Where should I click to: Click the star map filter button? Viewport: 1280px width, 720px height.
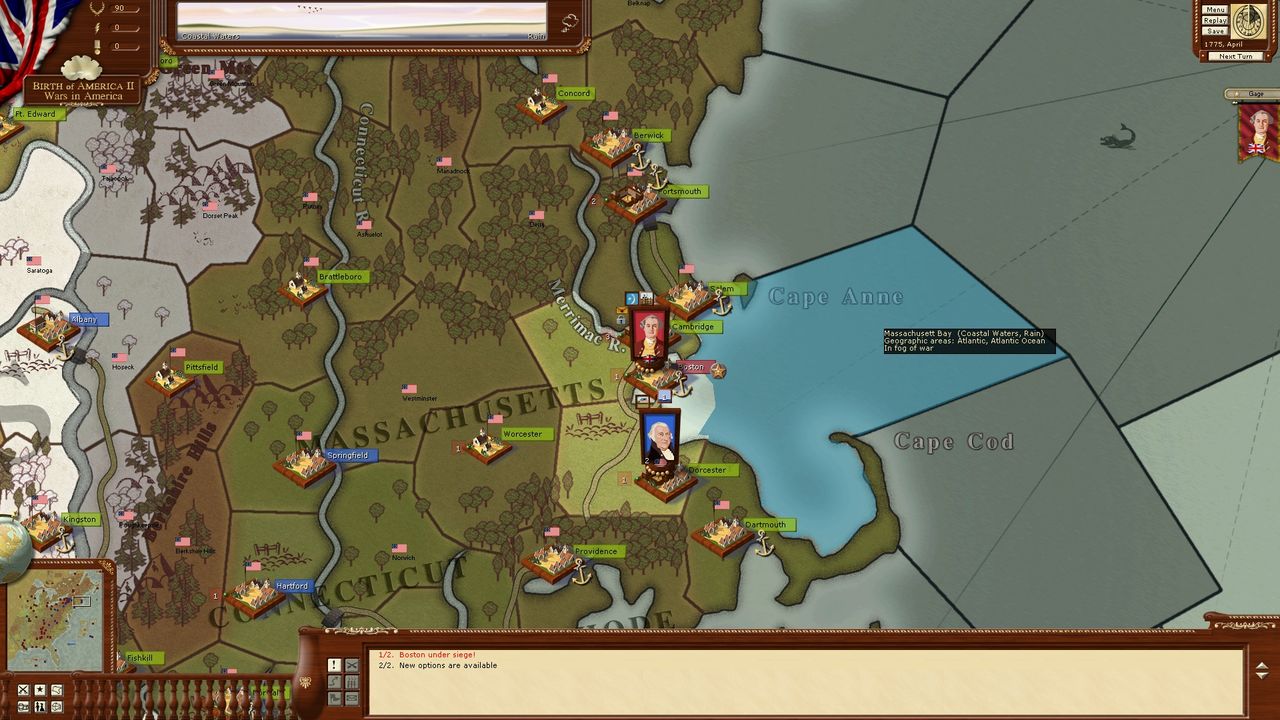[x=40, y=690]
